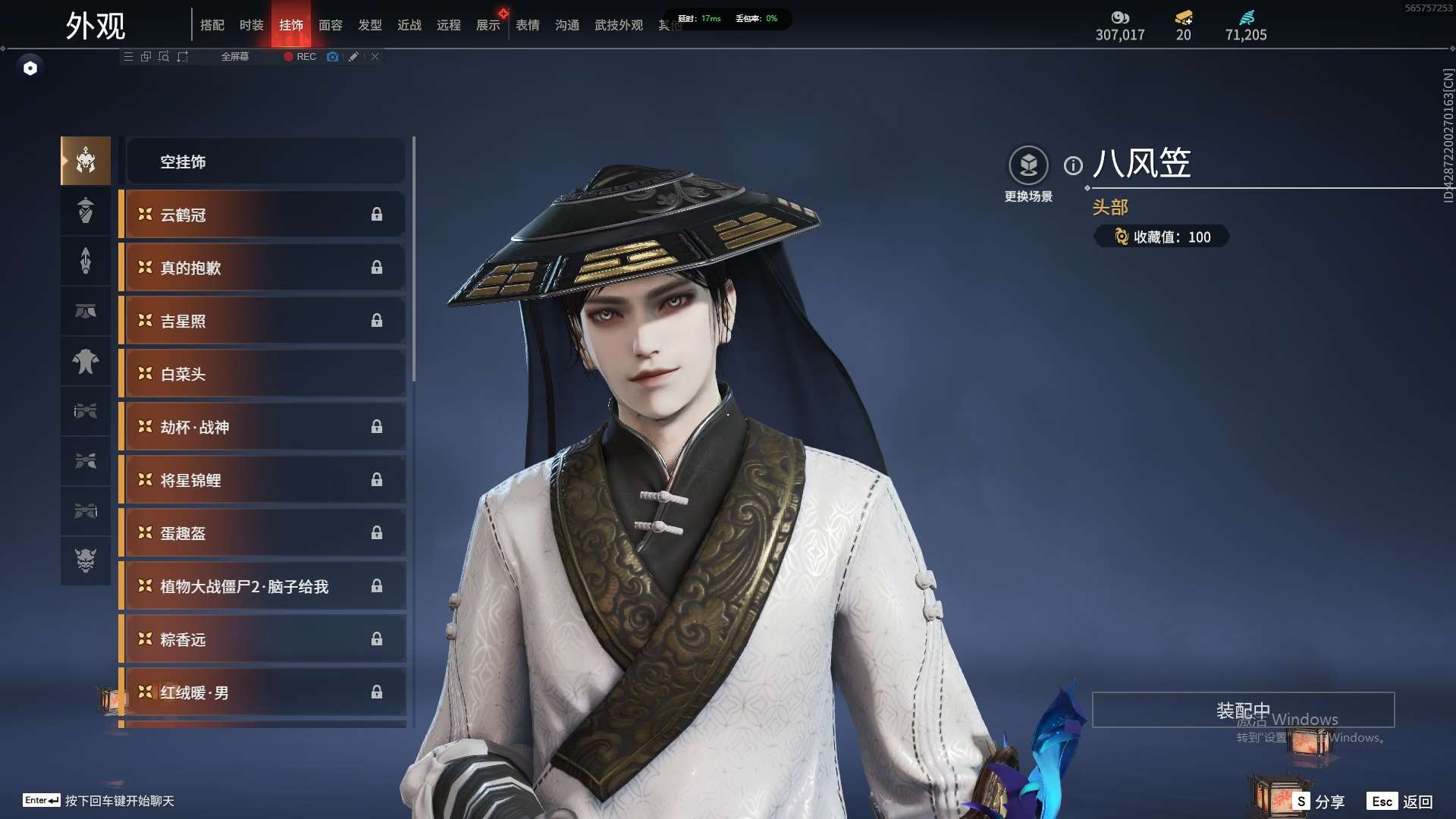Viewport: 1456px width, 819px height.
Task: Choose the 空挂饰 empty accessory entry
Action: (265, 162)
